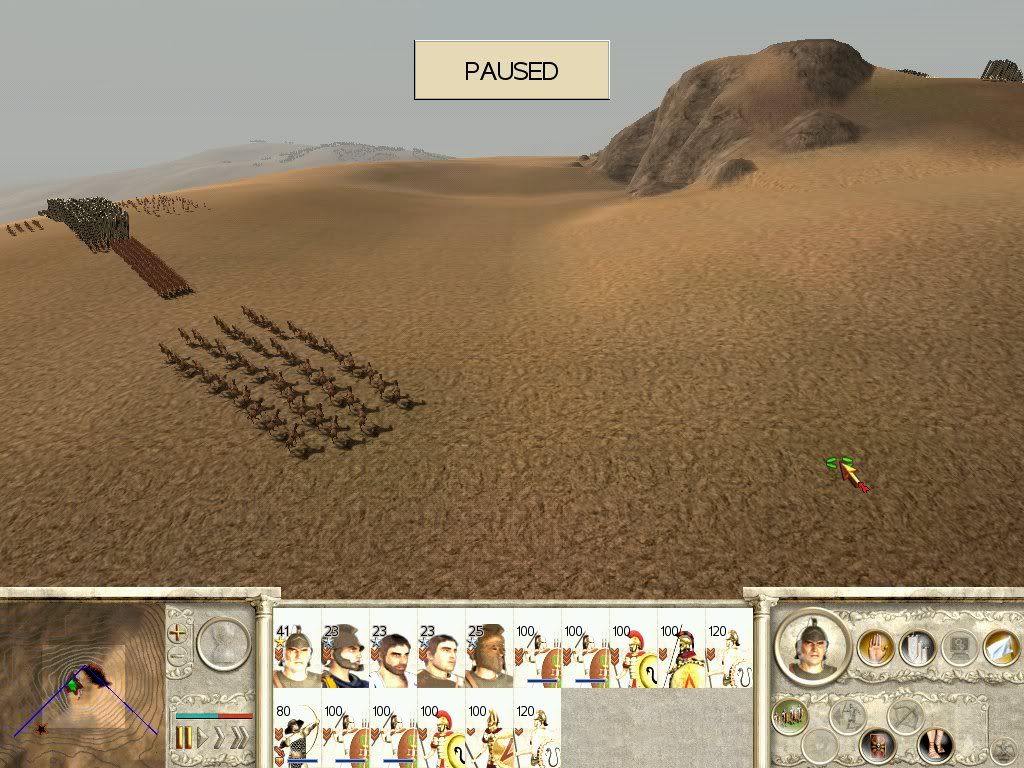Viewport: 1024px width, 768px height.
Task: Zoom out the minimap with minus button
Action: click(178, 657)
